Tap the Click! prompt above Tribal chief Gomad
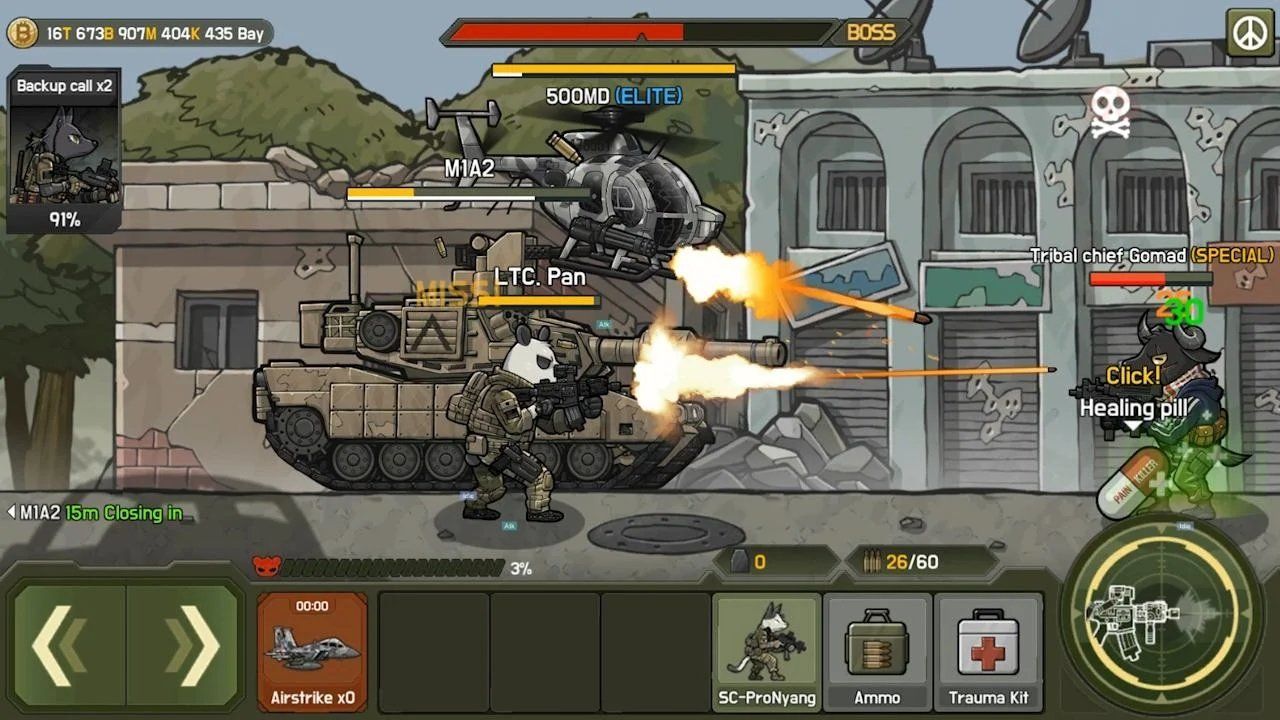The height and width of the screenshot is (720, 1280). (1133, 375)
